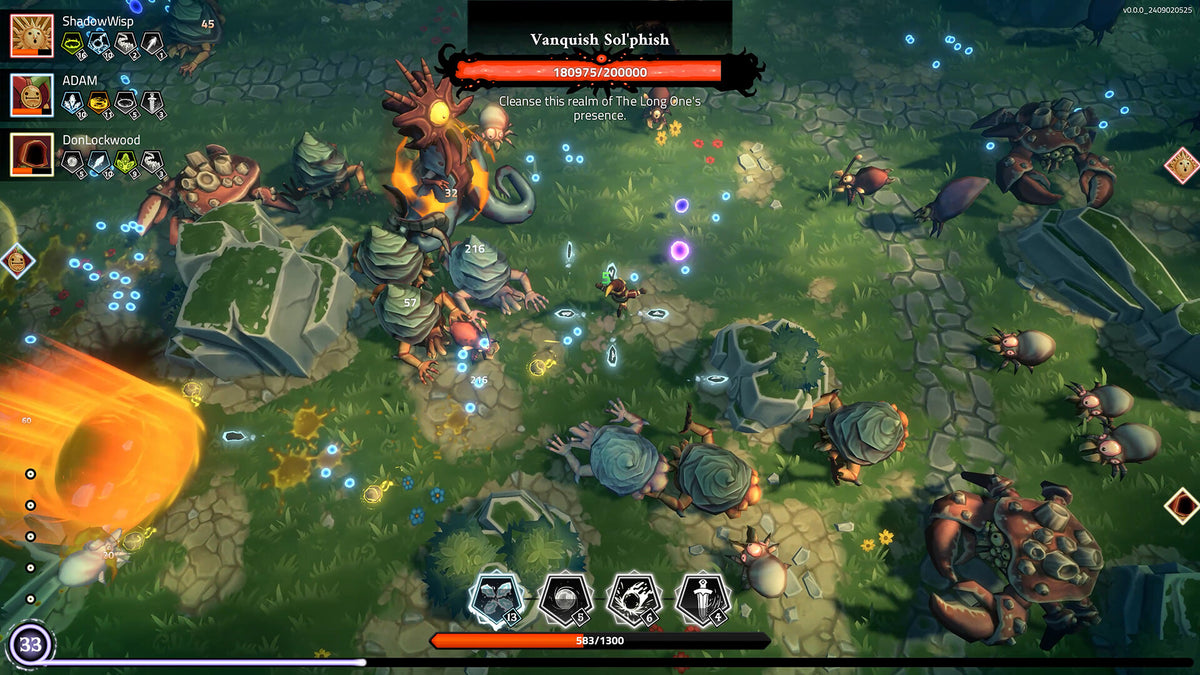
Task: Choose DonLockwood's hooded portrait
Action: tap(32, 155)
